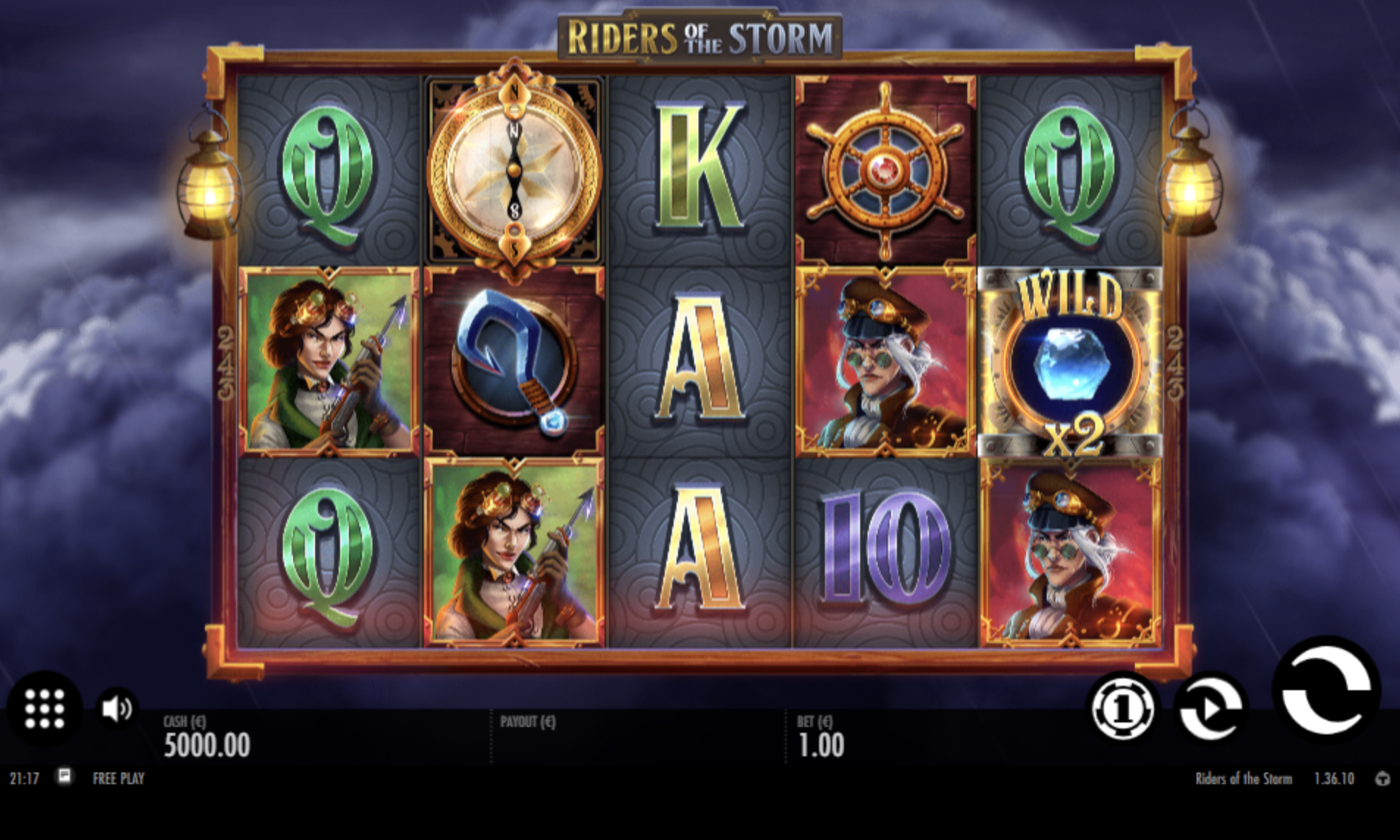The height and width of the screenshot is (840, 1400).
Task: Open the autoplay options
Action: 1210,709
